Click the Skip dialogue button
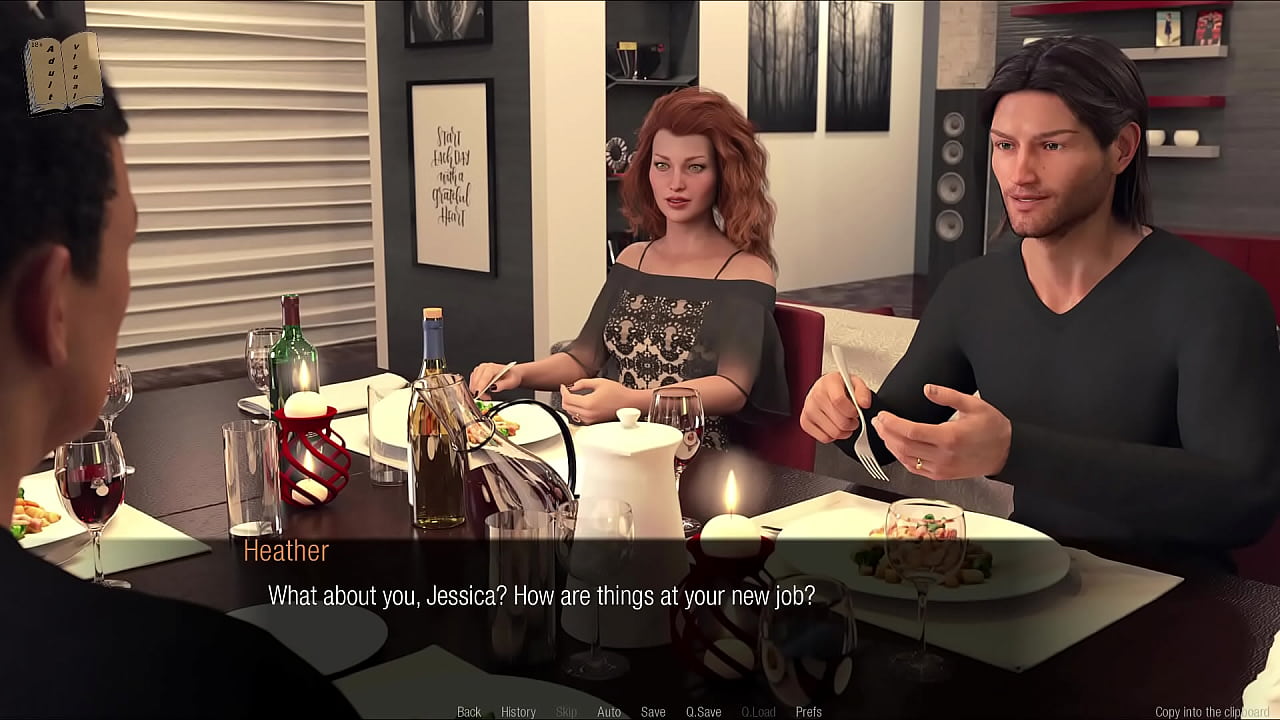 pyautogui.click(x=566, y=712)
